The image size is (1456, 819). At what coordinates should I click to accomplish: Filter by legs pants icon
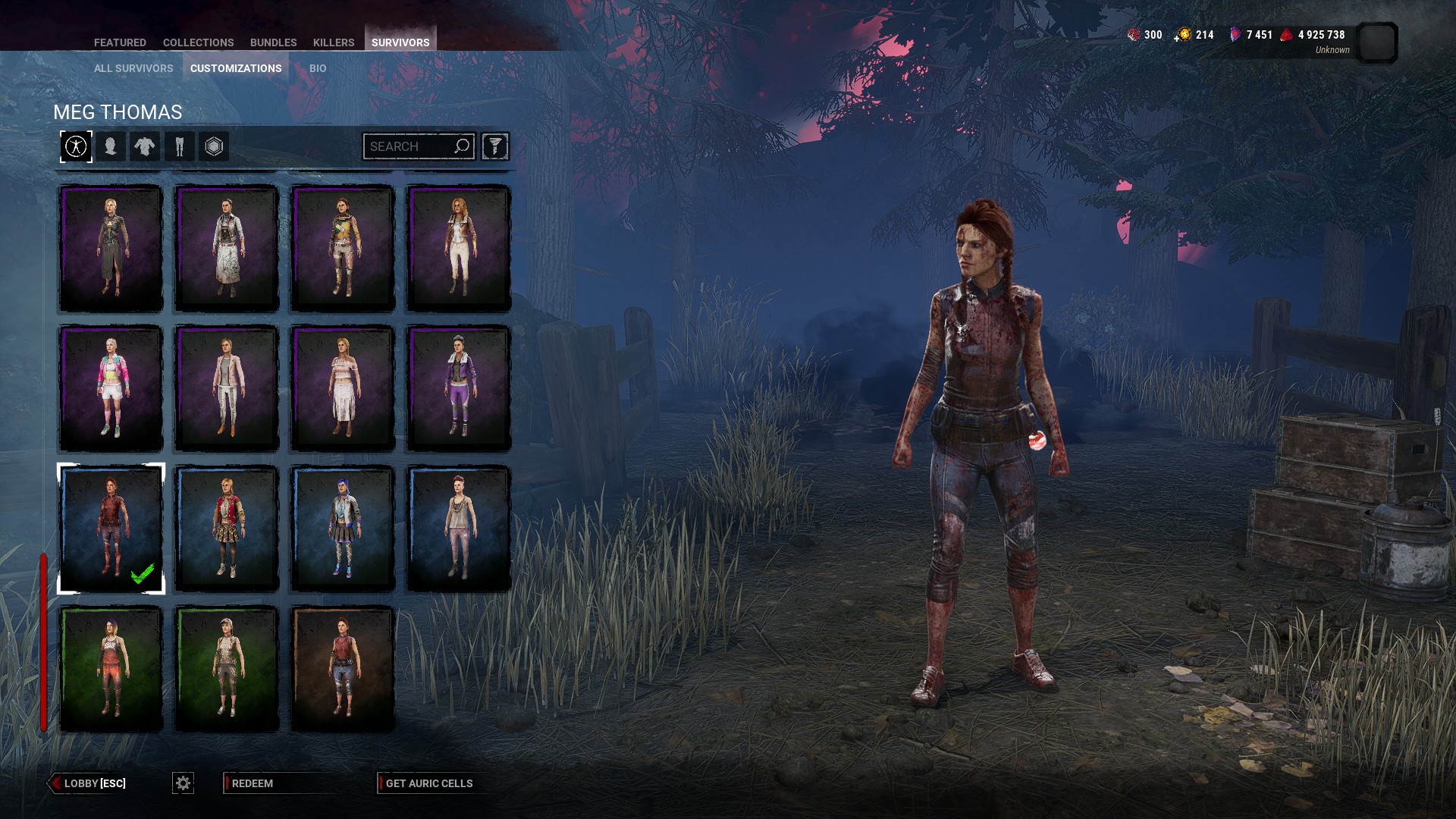[x=180, y=146]
